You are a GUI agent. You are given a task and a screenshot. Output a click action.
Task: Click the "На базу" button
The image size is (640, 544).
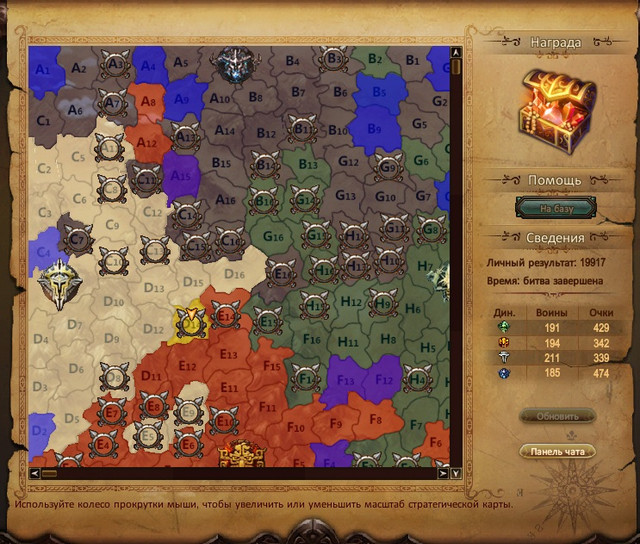(554, 208)
